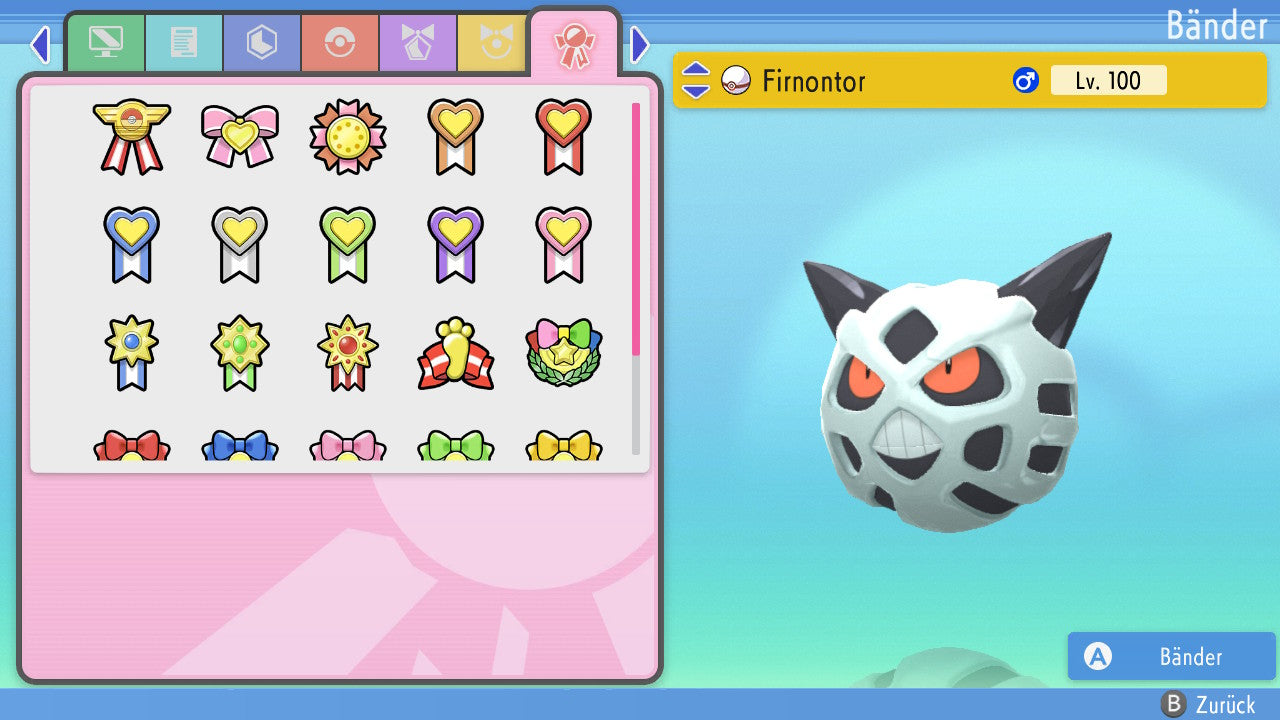The image size is (1280, 720).
Task: Pick the star ribbon with red gem
Action: tap(347, 353)
